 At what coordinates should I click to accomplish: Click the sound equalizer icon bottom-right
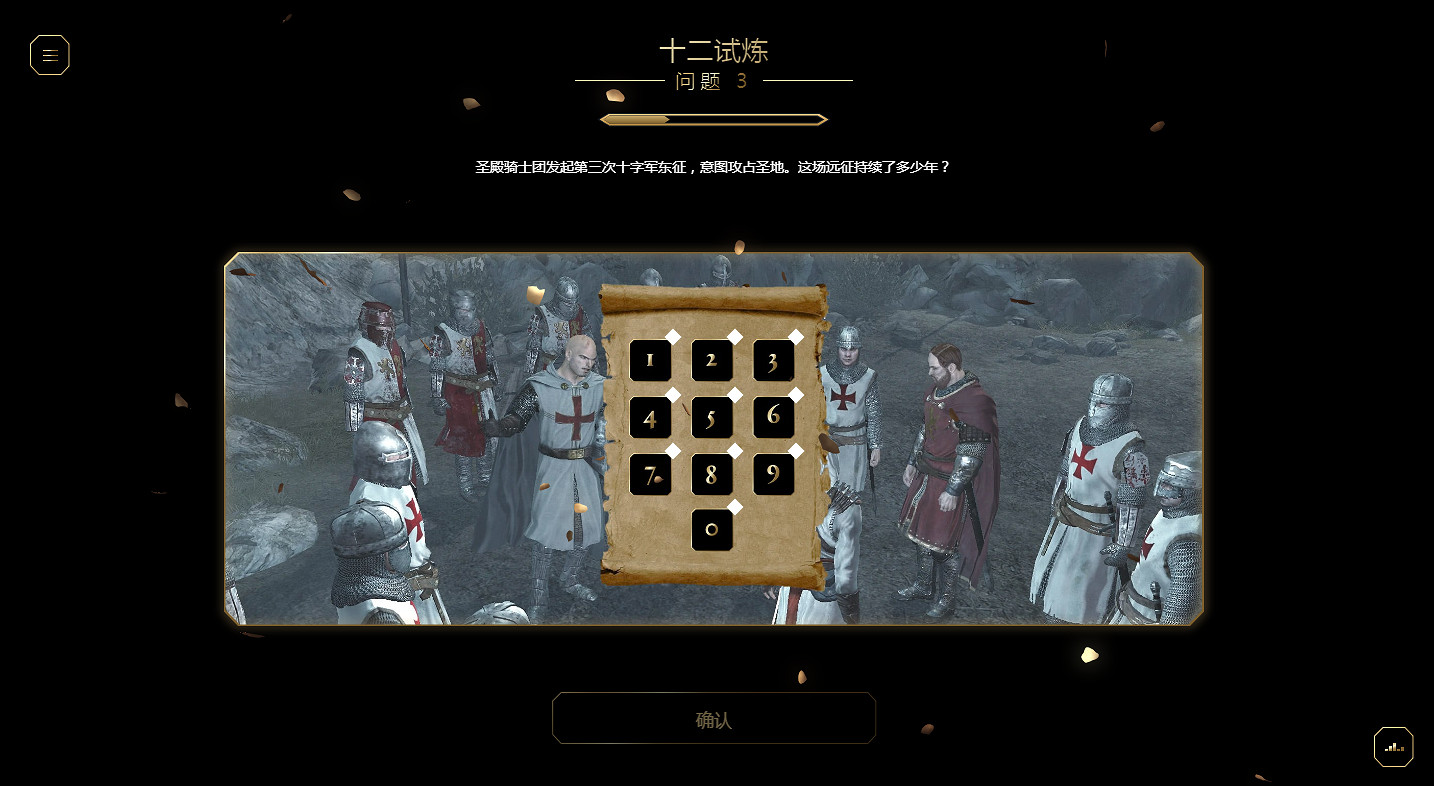click(x=1393, y=746)
